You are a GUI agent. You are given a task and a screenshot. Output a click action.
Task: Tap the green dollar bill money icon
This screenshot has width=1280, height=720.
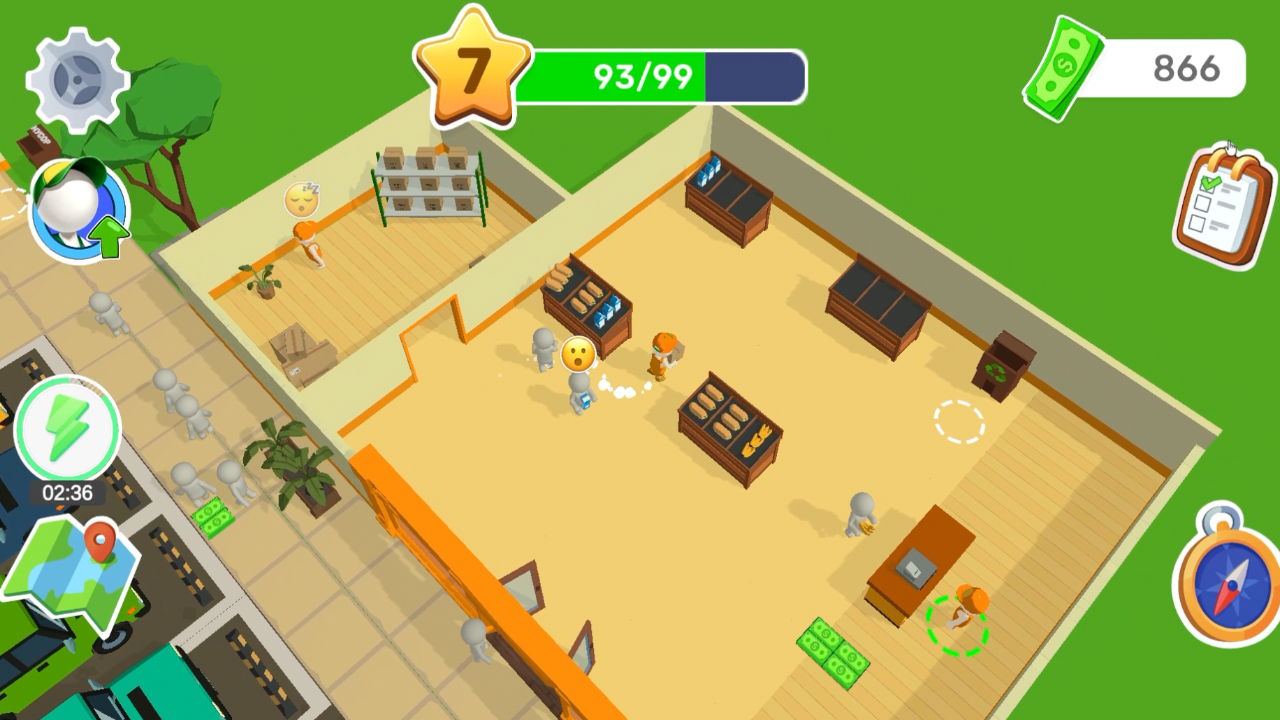(1064, 68)
